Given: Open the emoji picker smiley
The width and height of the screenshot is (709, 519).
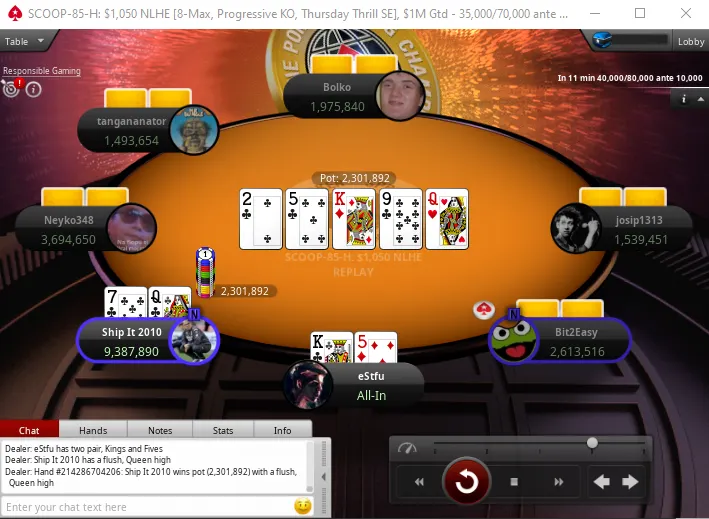Looking at the screenshot, I should click(302, 507).
